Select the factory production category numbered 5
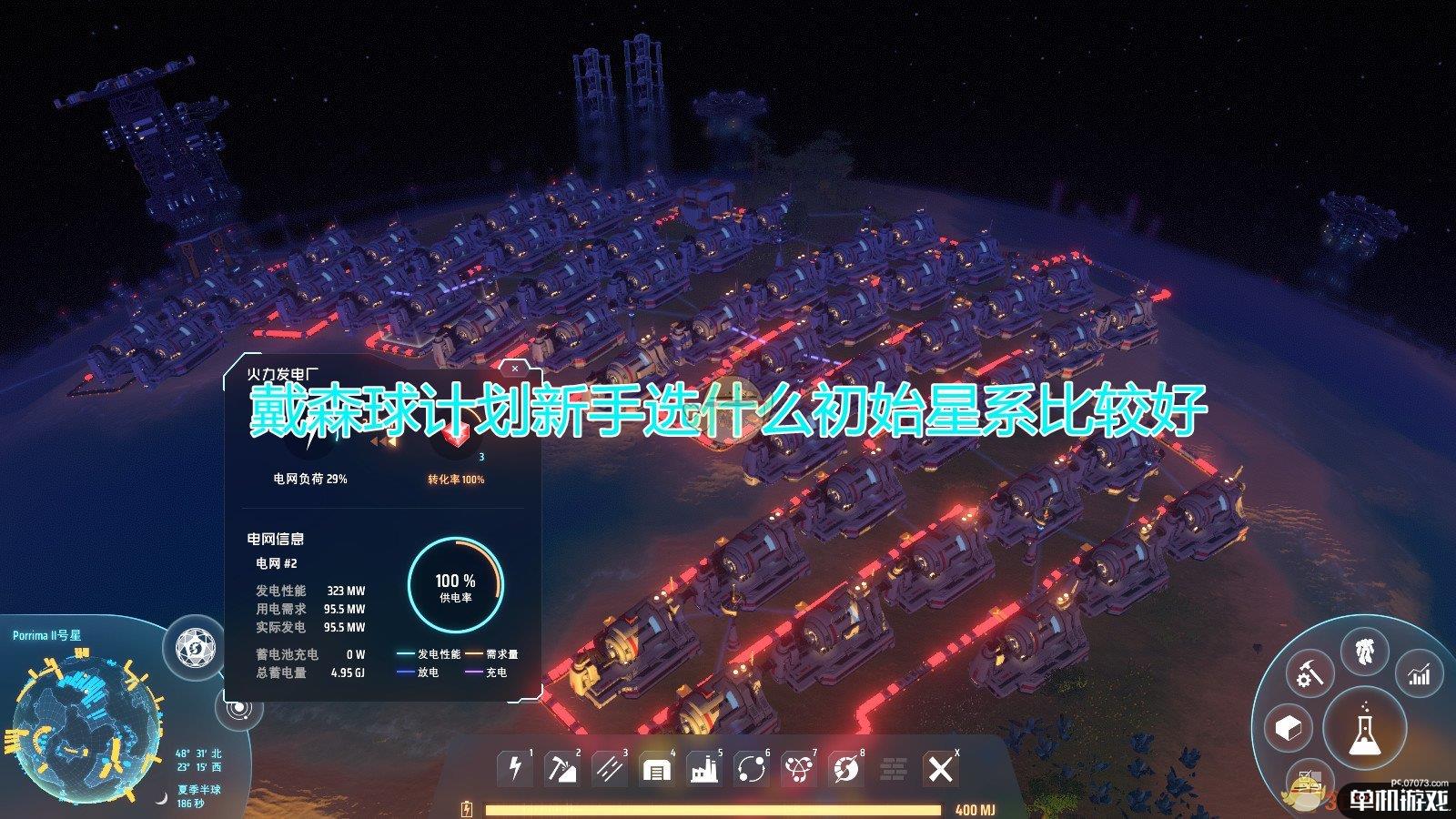 point(703,769)
